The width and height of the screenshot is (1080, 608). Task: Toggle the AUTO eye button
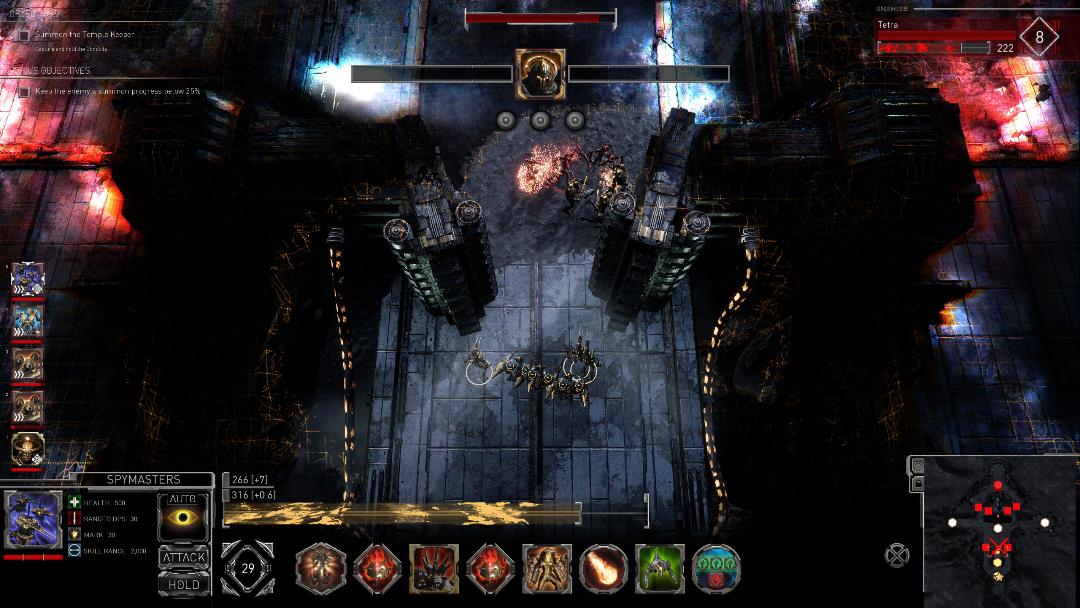pos(184,517)
